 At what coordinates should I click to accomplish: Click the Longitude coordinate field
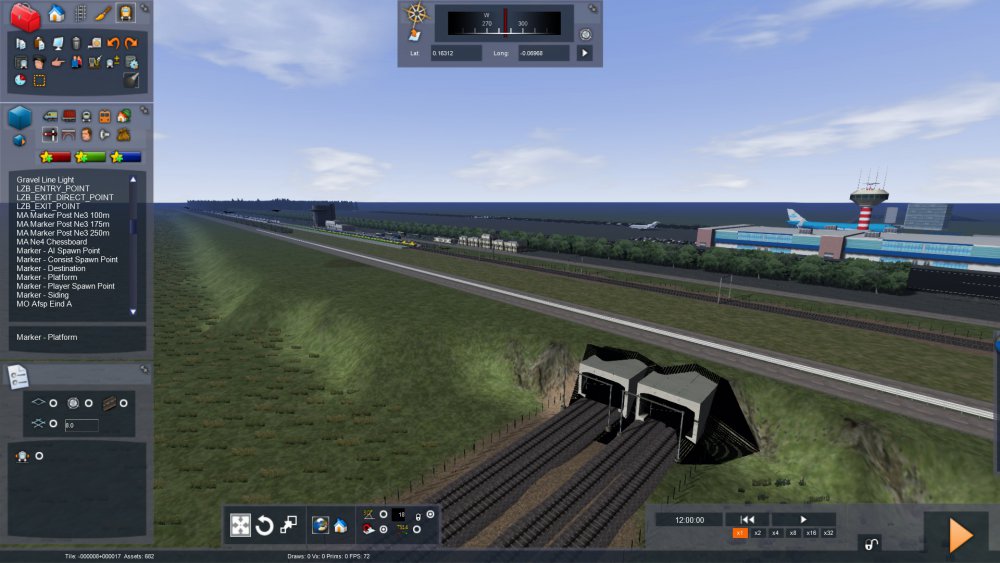(544, 52)
